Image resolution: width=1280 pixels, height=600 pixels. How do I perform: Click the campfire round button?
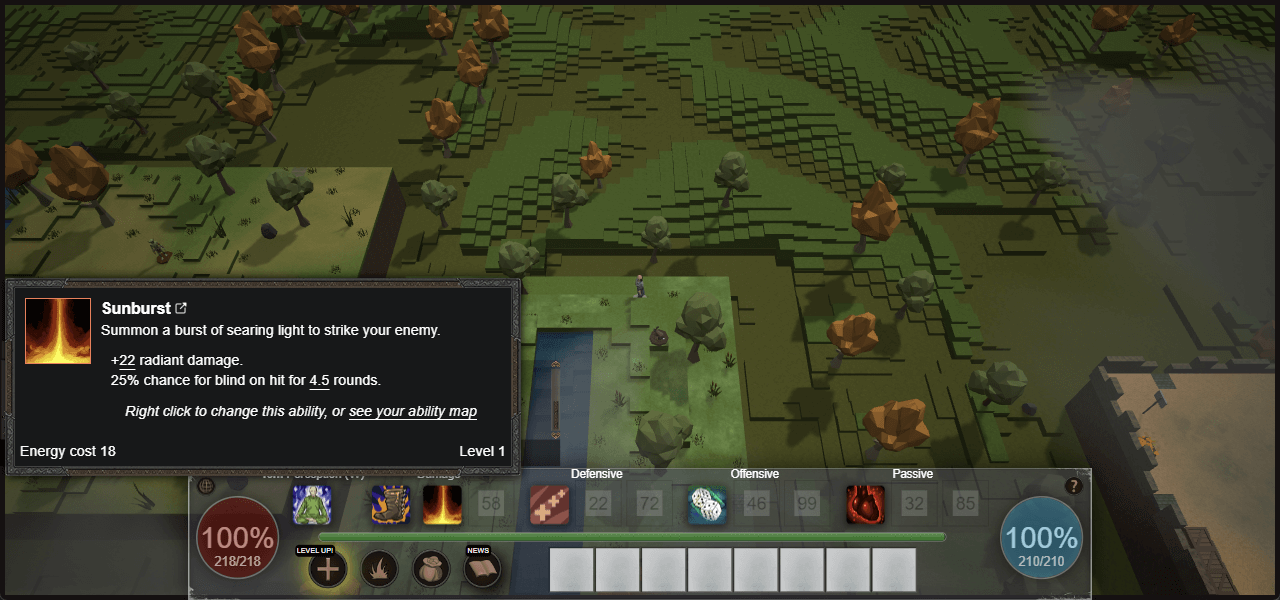[380, 569]
